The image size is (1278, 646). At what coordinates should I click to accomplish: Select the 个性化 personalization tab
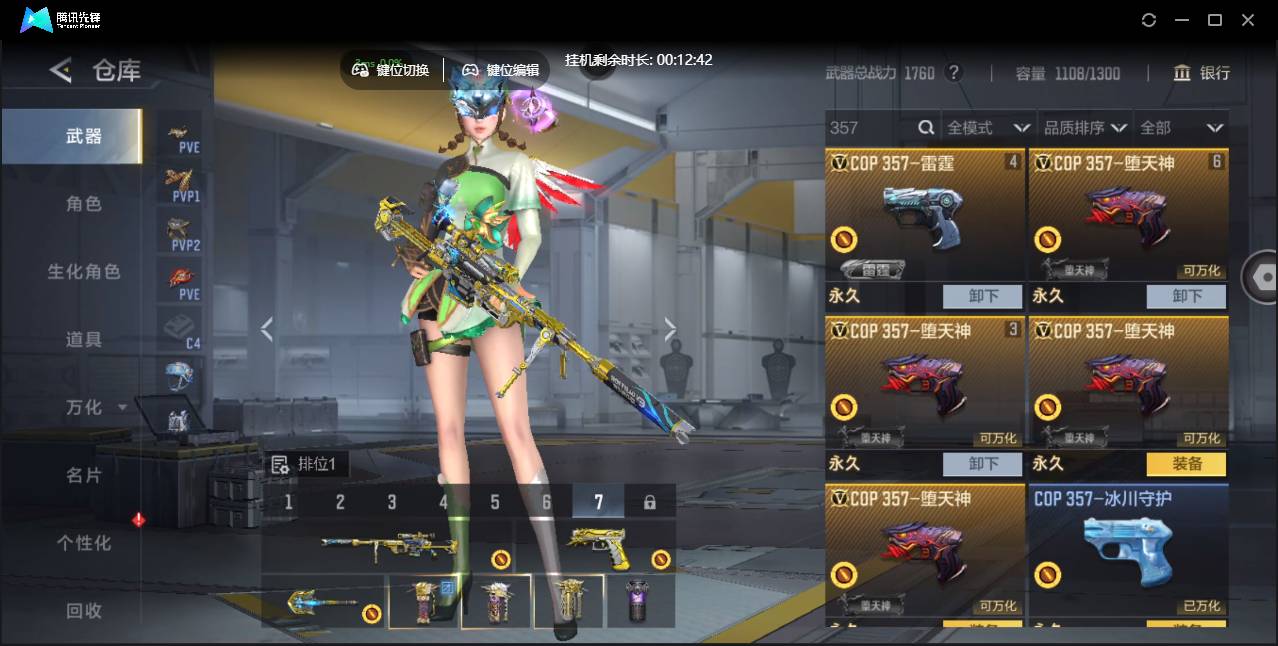(84, 543)
